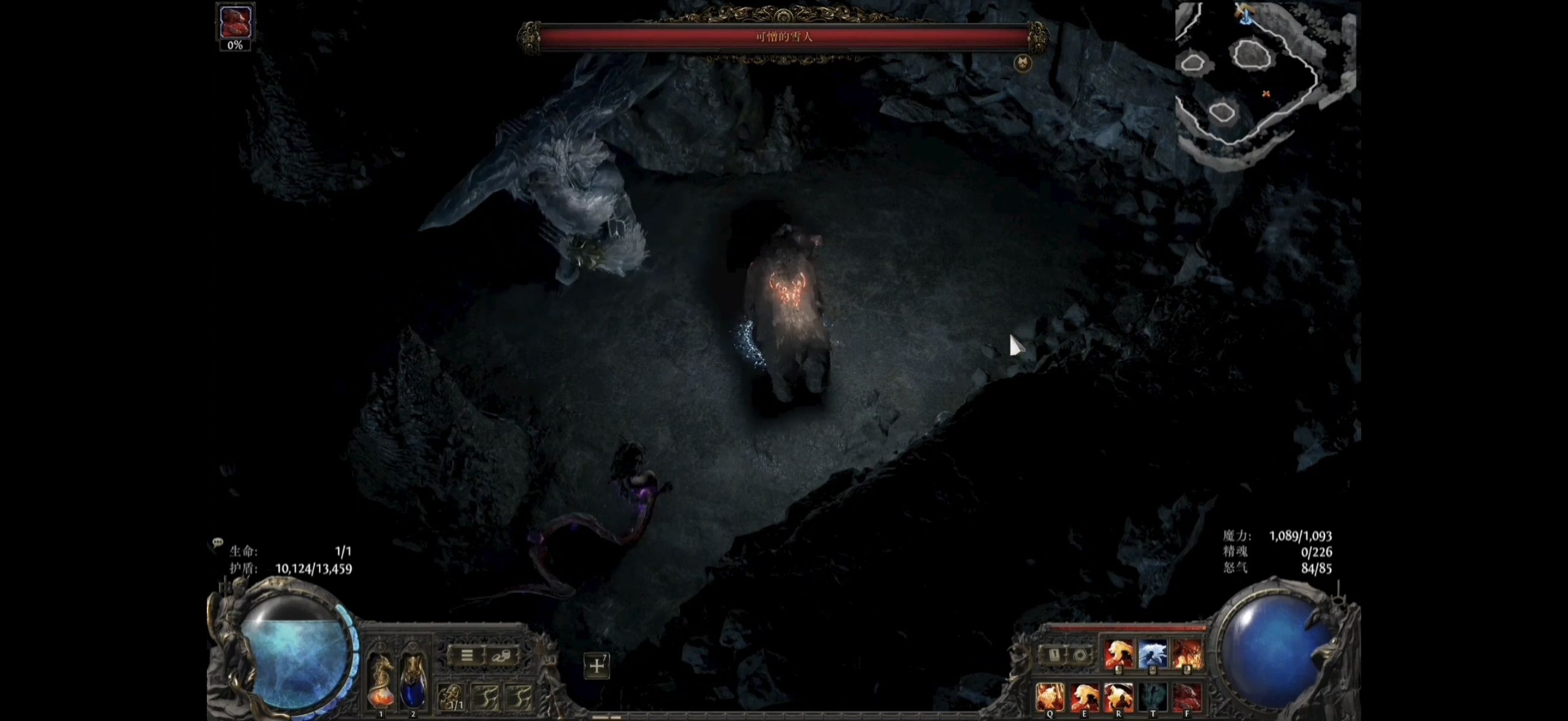
Task: Open the three-line game menu button
Action: [x=467, y=656]
